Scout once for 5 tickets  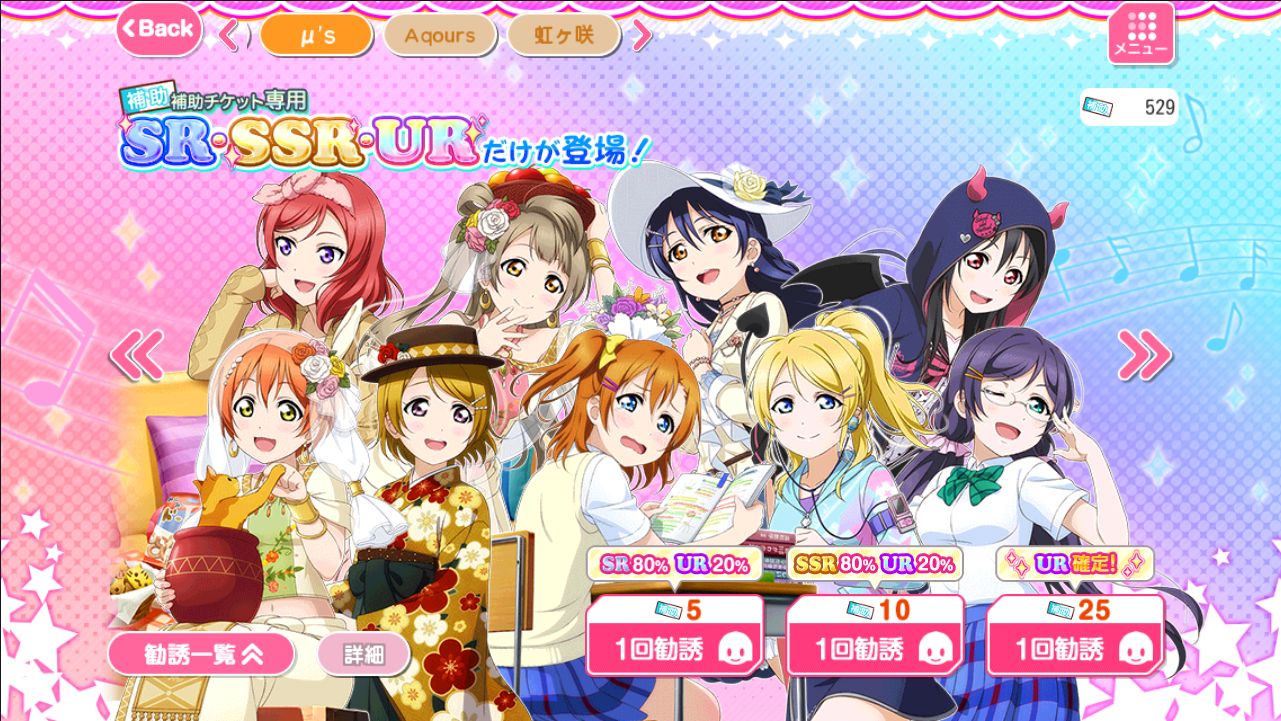675,637
